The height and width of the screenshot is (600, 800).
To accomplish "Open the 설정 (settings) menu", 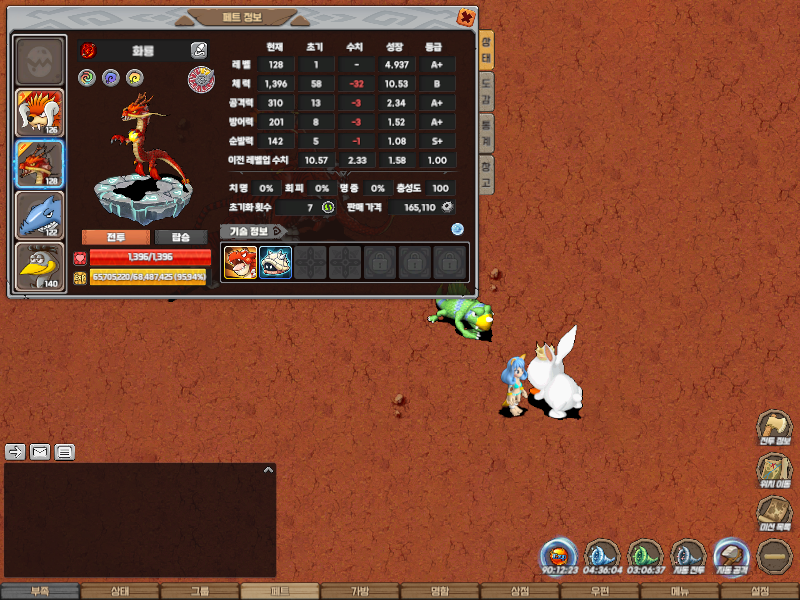I will (x=760, y=592).
